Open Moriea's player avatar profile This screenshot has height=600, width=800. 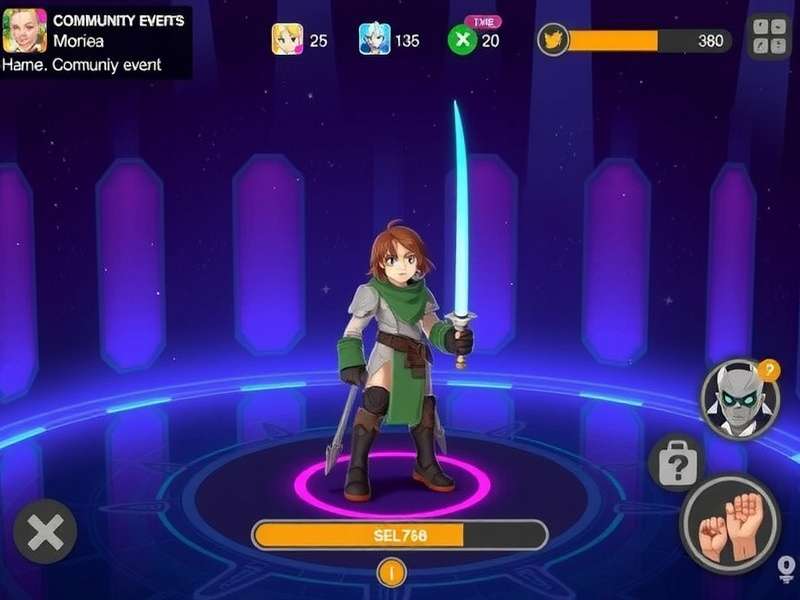[25, 31]
